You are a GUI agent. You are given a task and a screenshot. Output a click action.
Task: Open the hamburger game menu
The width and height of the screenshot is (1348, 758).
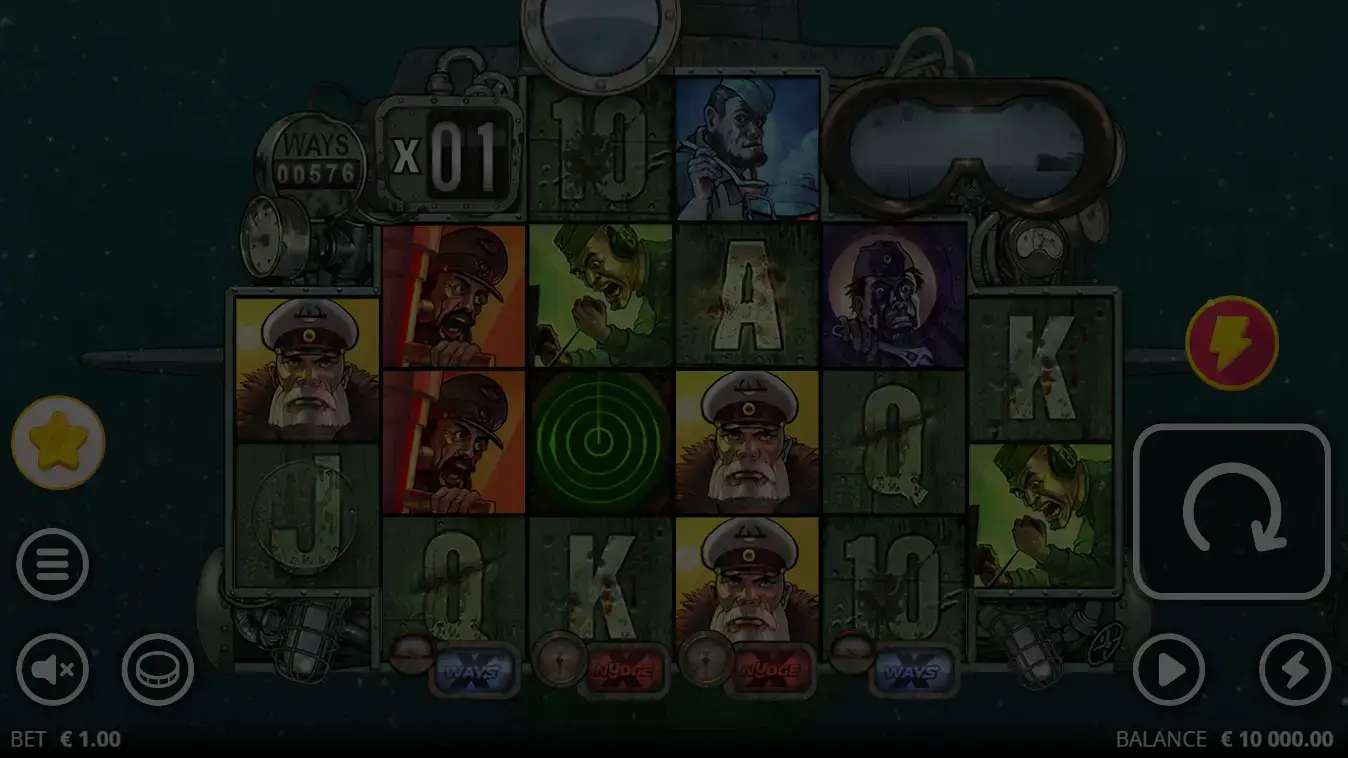[x=53, y=563]
